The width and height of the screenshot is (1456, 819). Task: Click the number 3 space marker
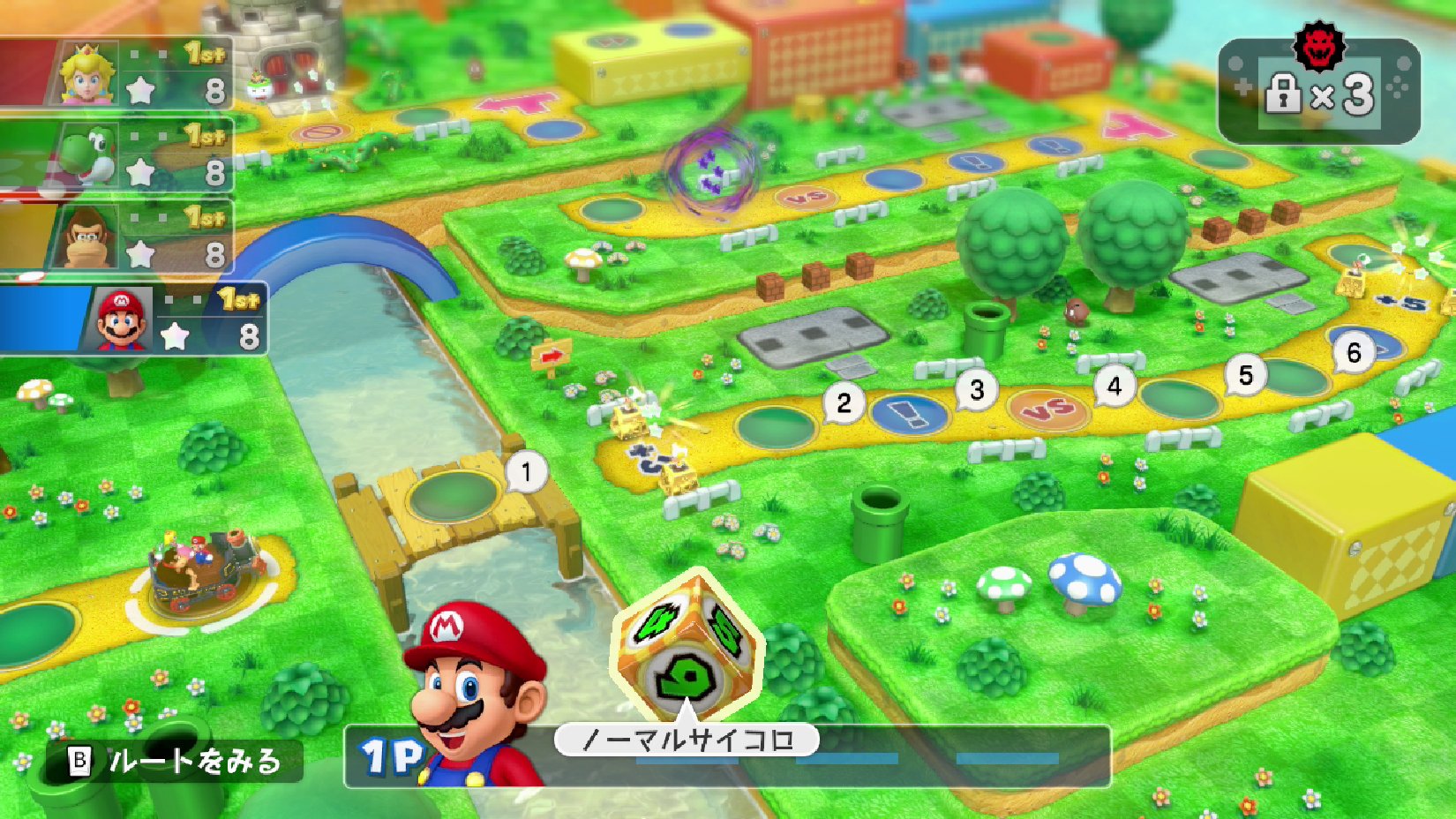click(977, 390)
